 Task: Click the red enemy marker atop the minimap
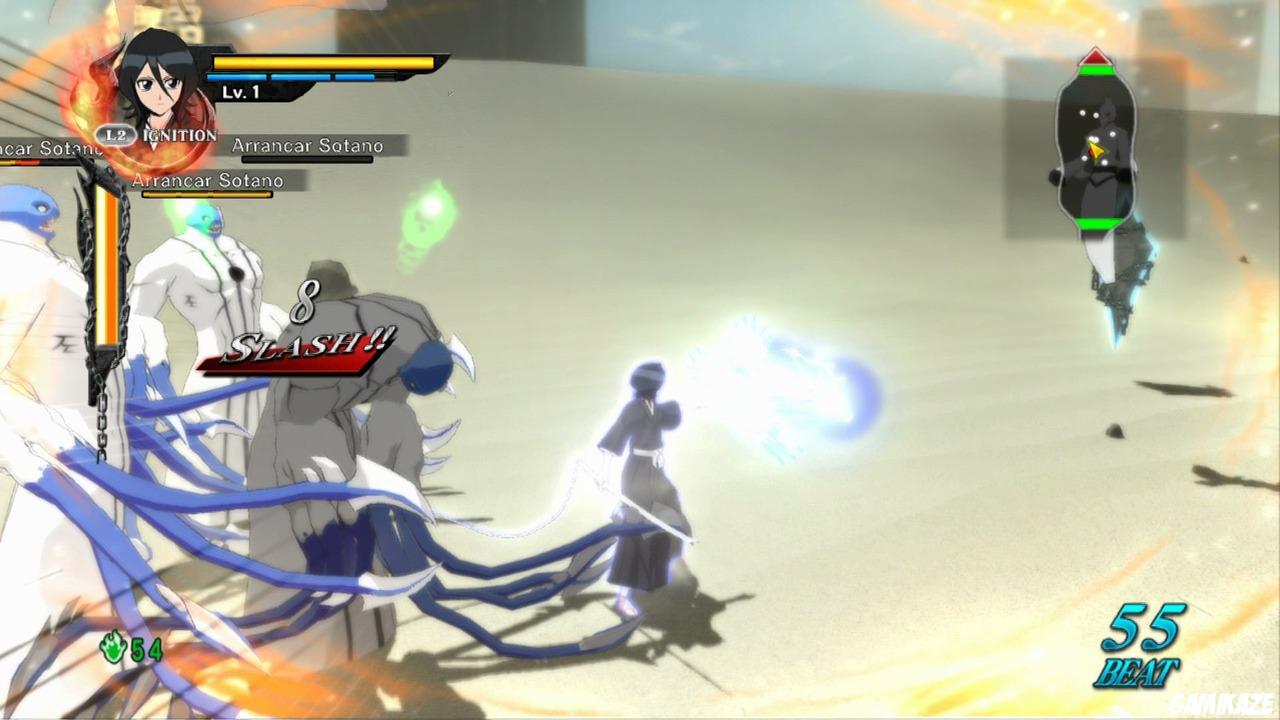point(1095,57)
